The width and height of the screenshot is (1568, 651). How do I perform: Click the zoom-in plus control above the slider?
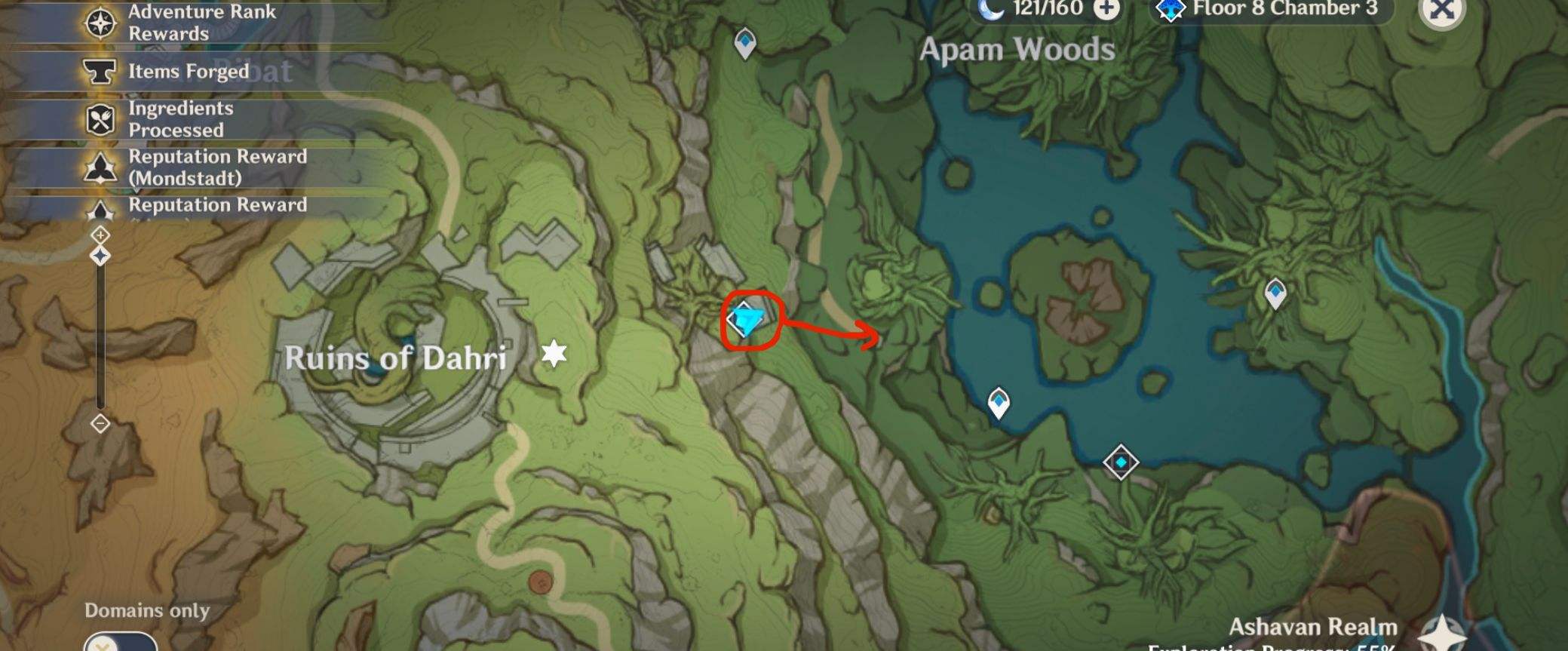[x=100, y=235]
